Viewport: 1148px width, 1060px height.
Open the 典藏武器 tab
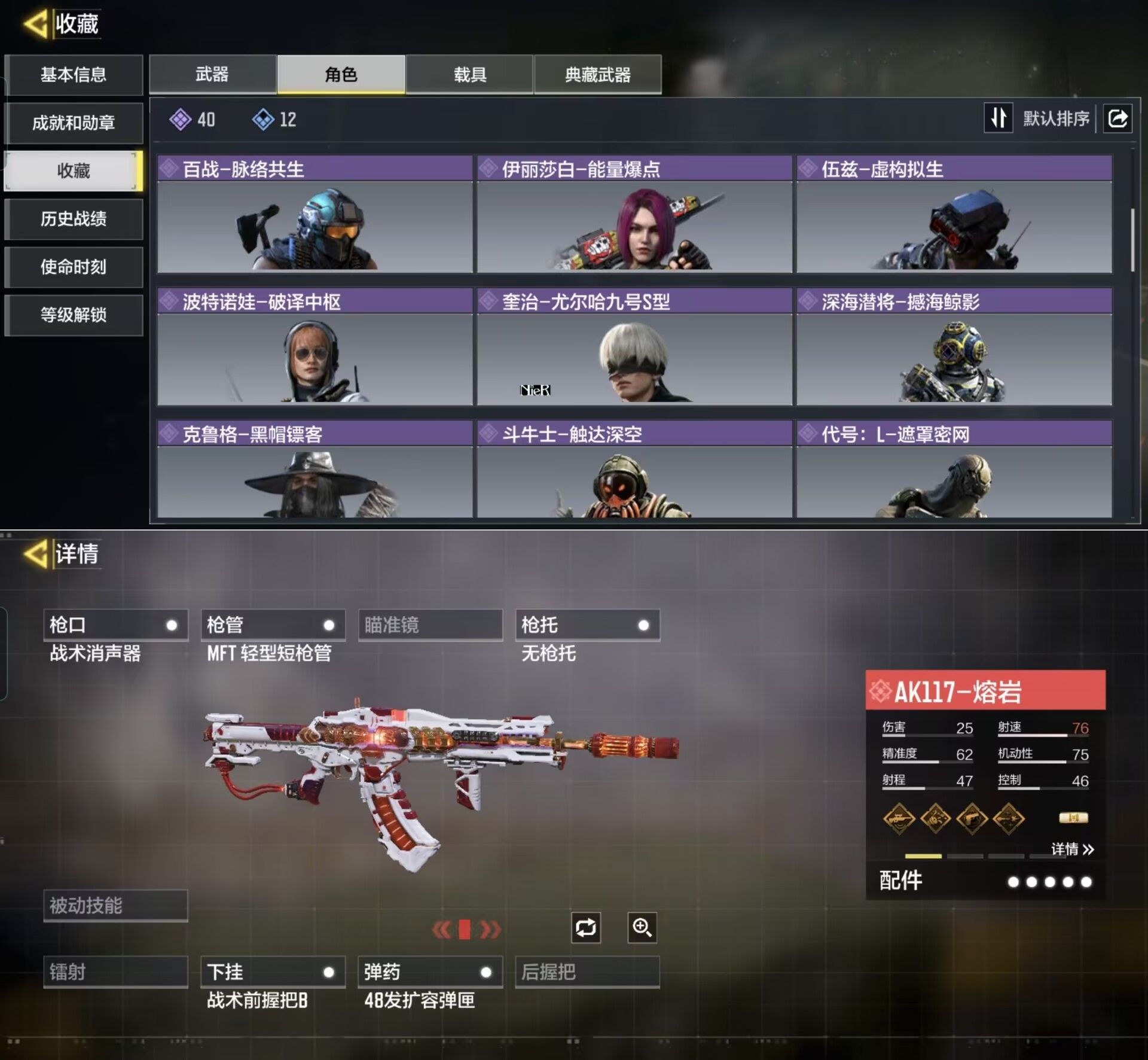[597, 75]
